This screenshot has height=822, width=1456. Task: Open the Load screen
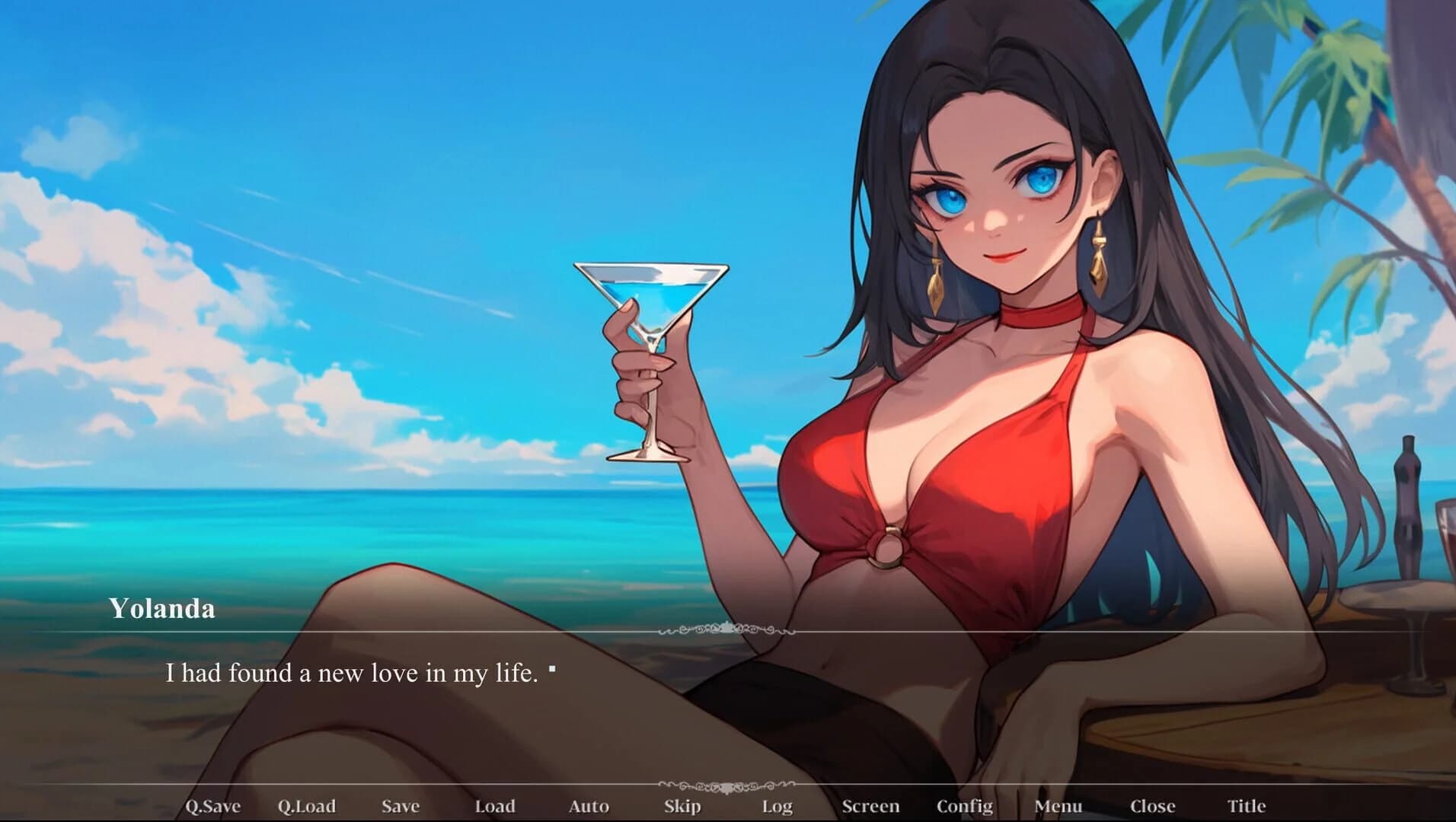point(496,804)
